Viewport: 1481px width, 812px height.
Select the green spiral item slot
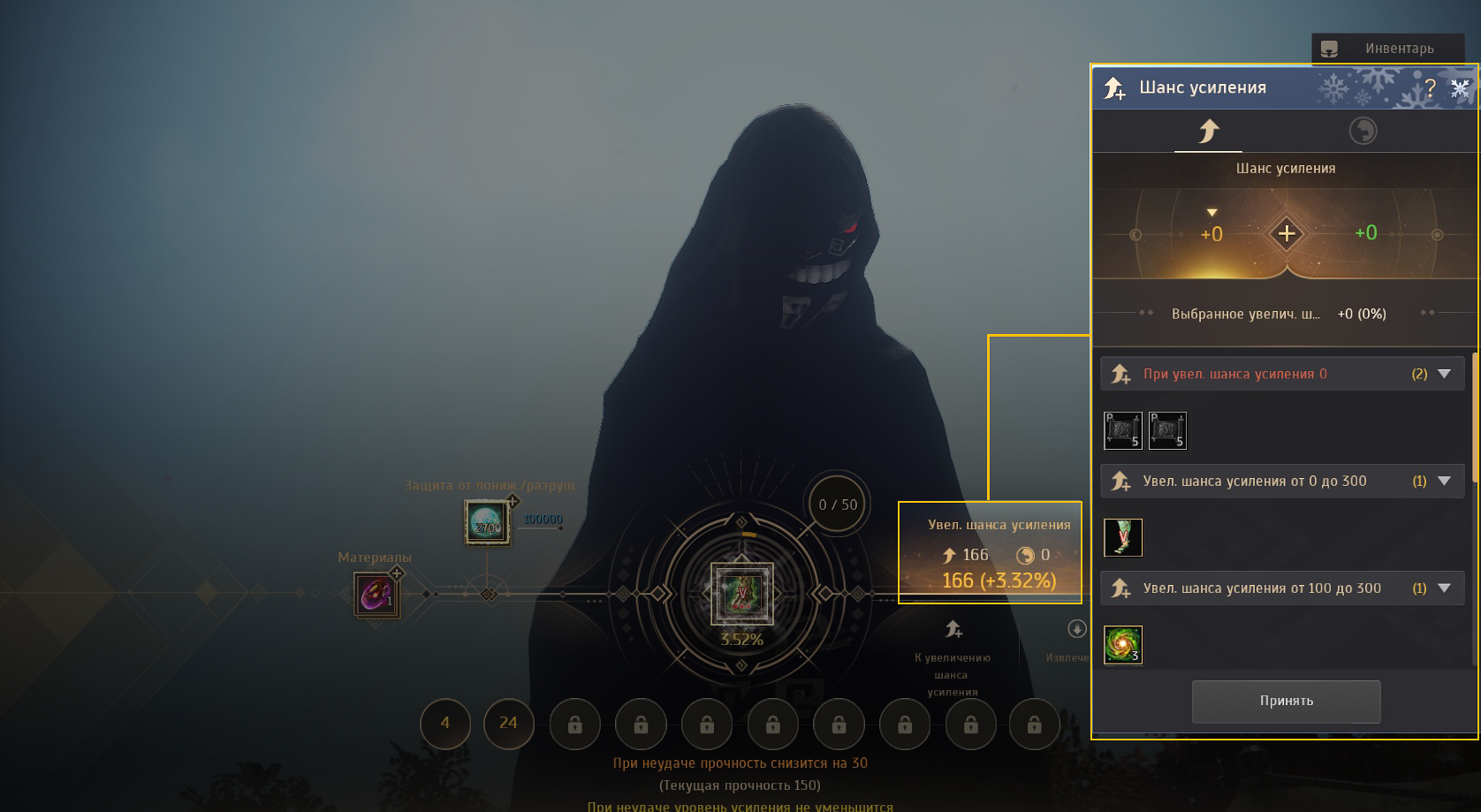[x=1123, y=645]
